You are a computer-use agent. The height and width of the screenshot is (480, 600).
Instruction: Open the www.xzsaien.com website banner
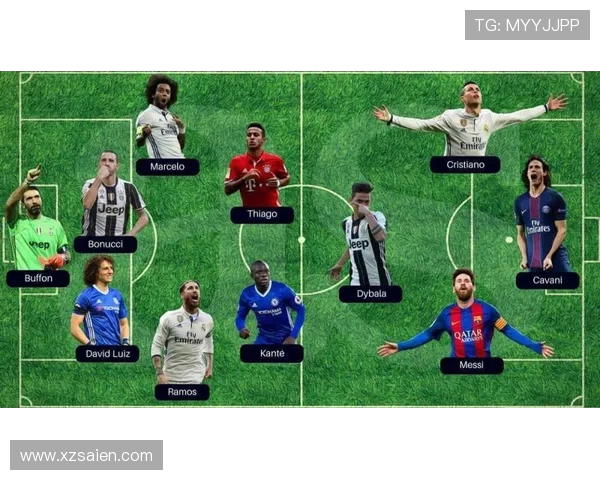(x=86, y=456)
